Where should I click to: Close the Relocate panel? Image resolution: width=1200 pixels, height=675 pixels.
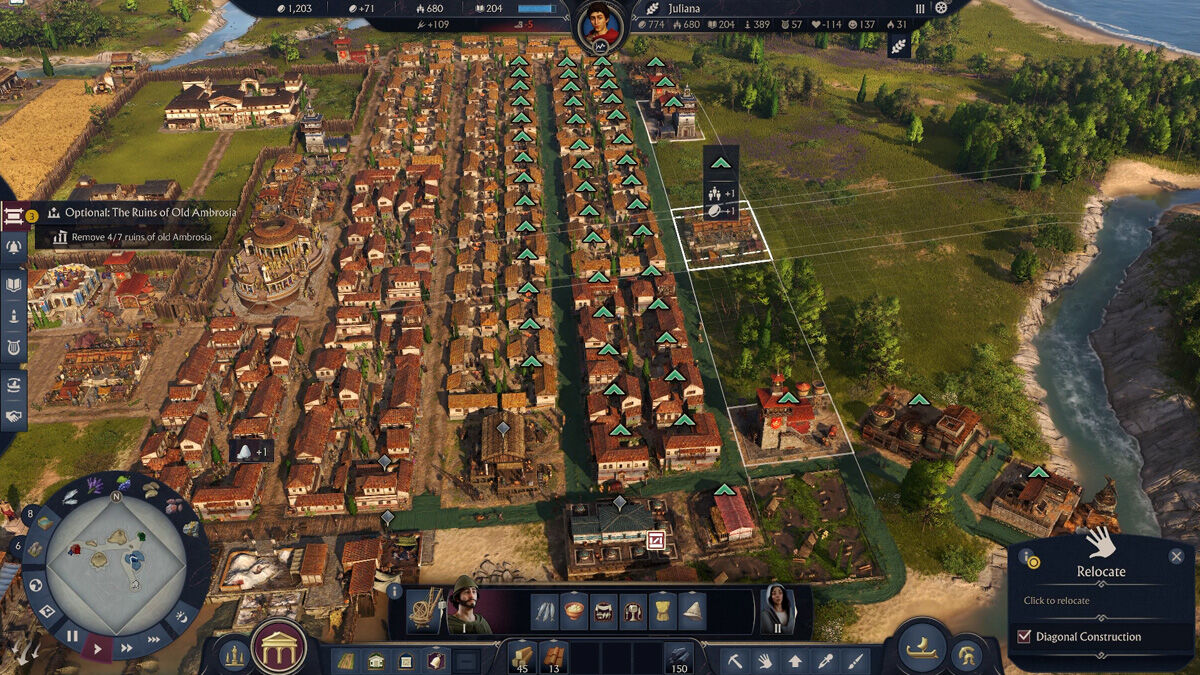pyautogui.click(x=1176, y=556)
